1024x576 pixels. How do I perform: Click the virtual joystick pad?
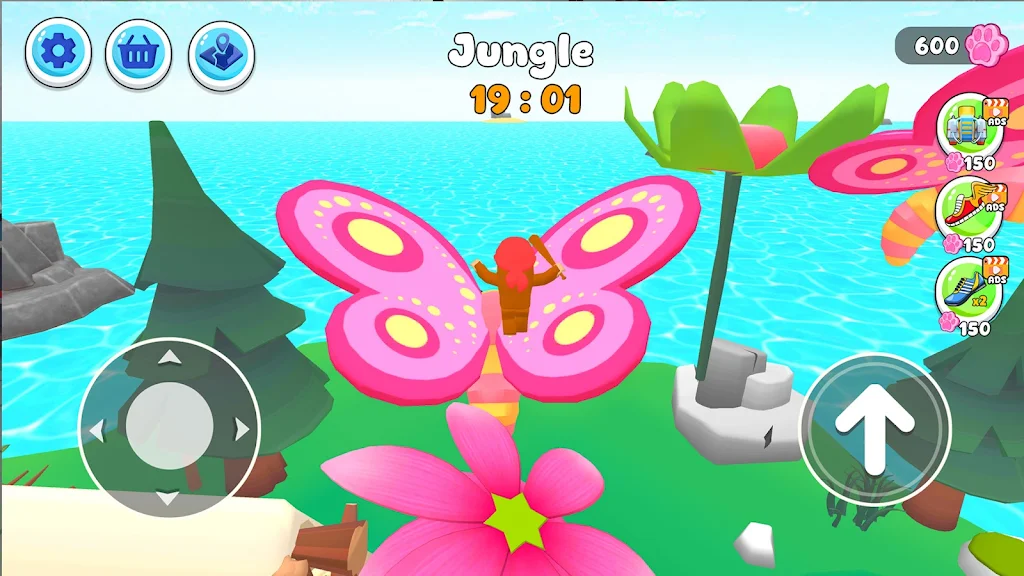coord(169,429)
